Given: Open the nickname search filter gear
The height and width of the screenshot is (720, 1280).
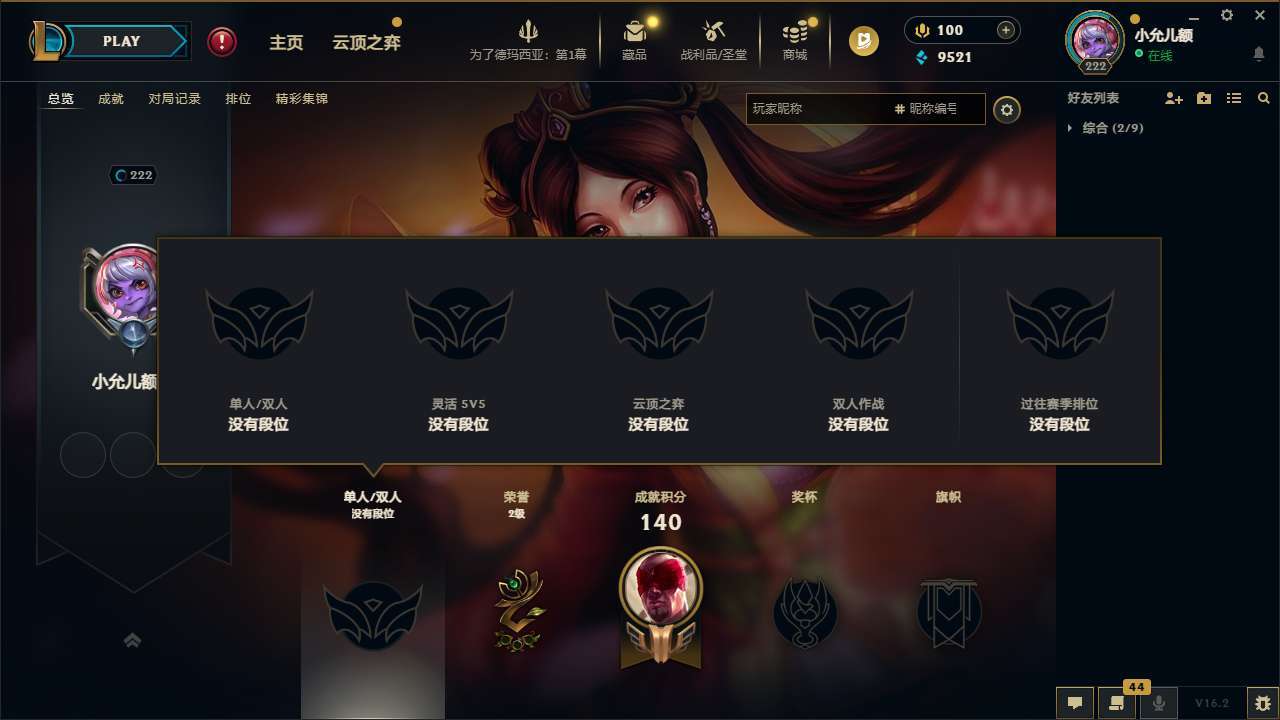Looking at the screenshot, I should click(1007, 109).
